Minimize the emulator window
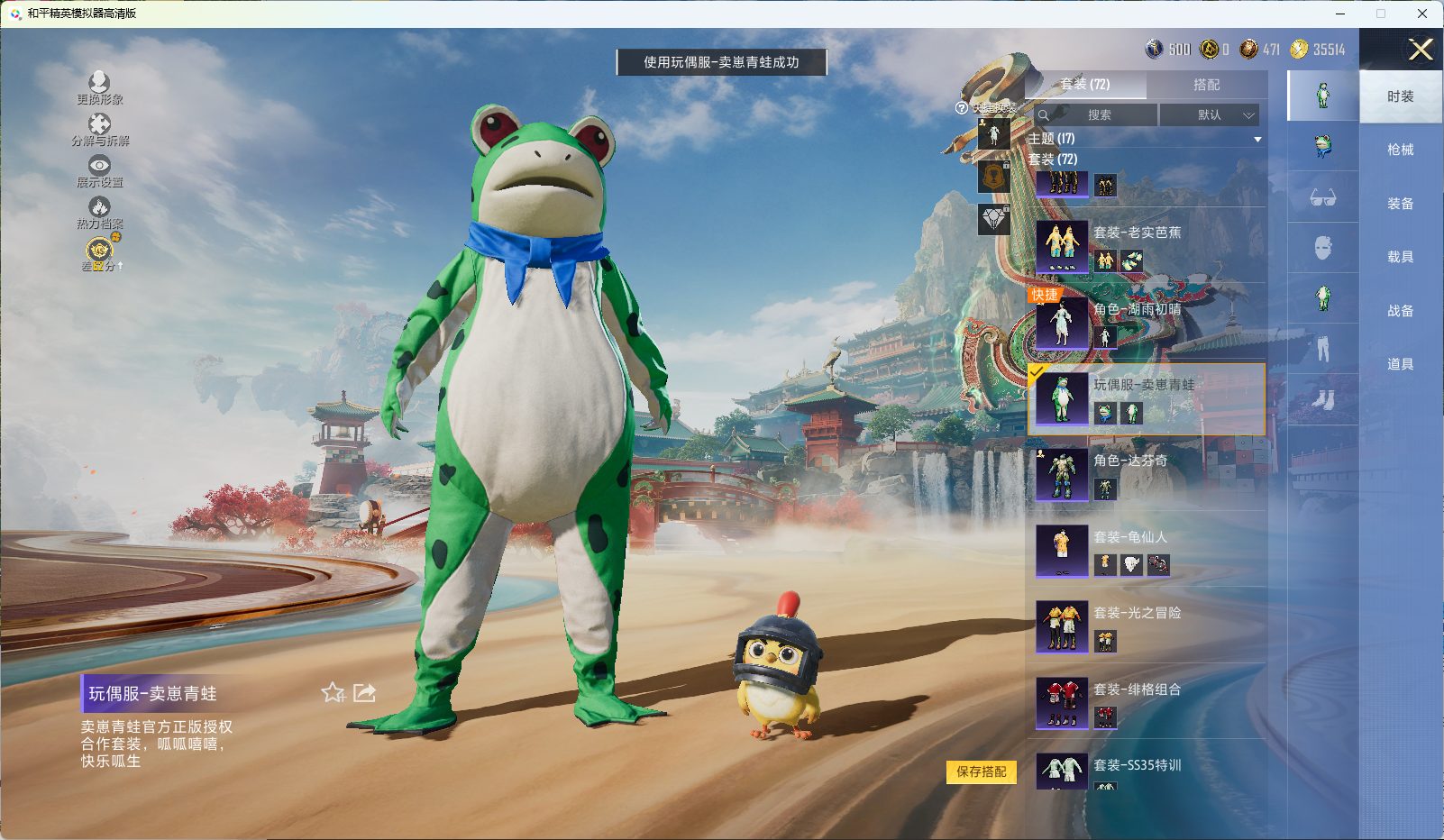This screenshot has height=840, width=1444. [1340, 14]
